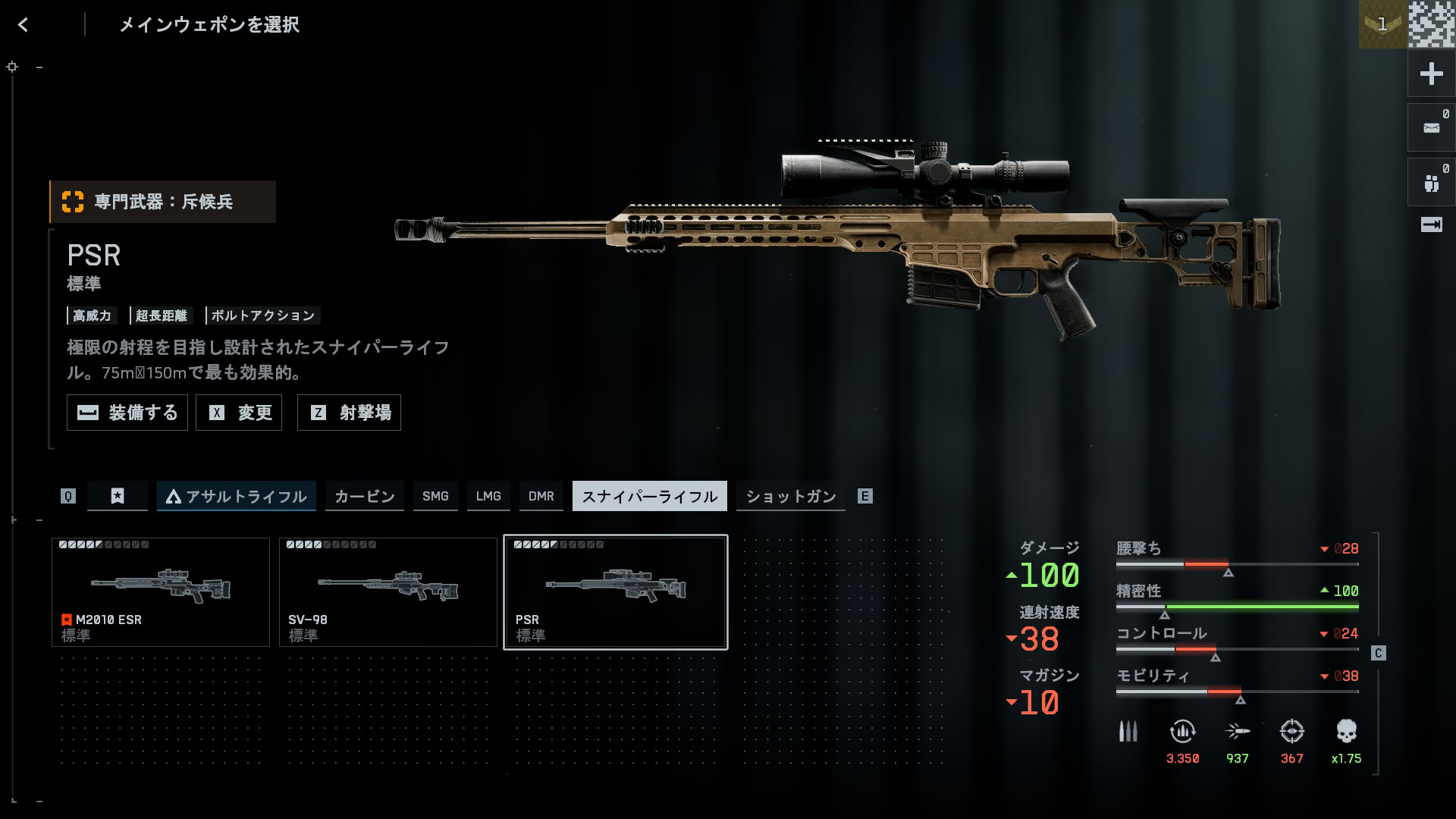Select the カービン category tab

(365, 496)
